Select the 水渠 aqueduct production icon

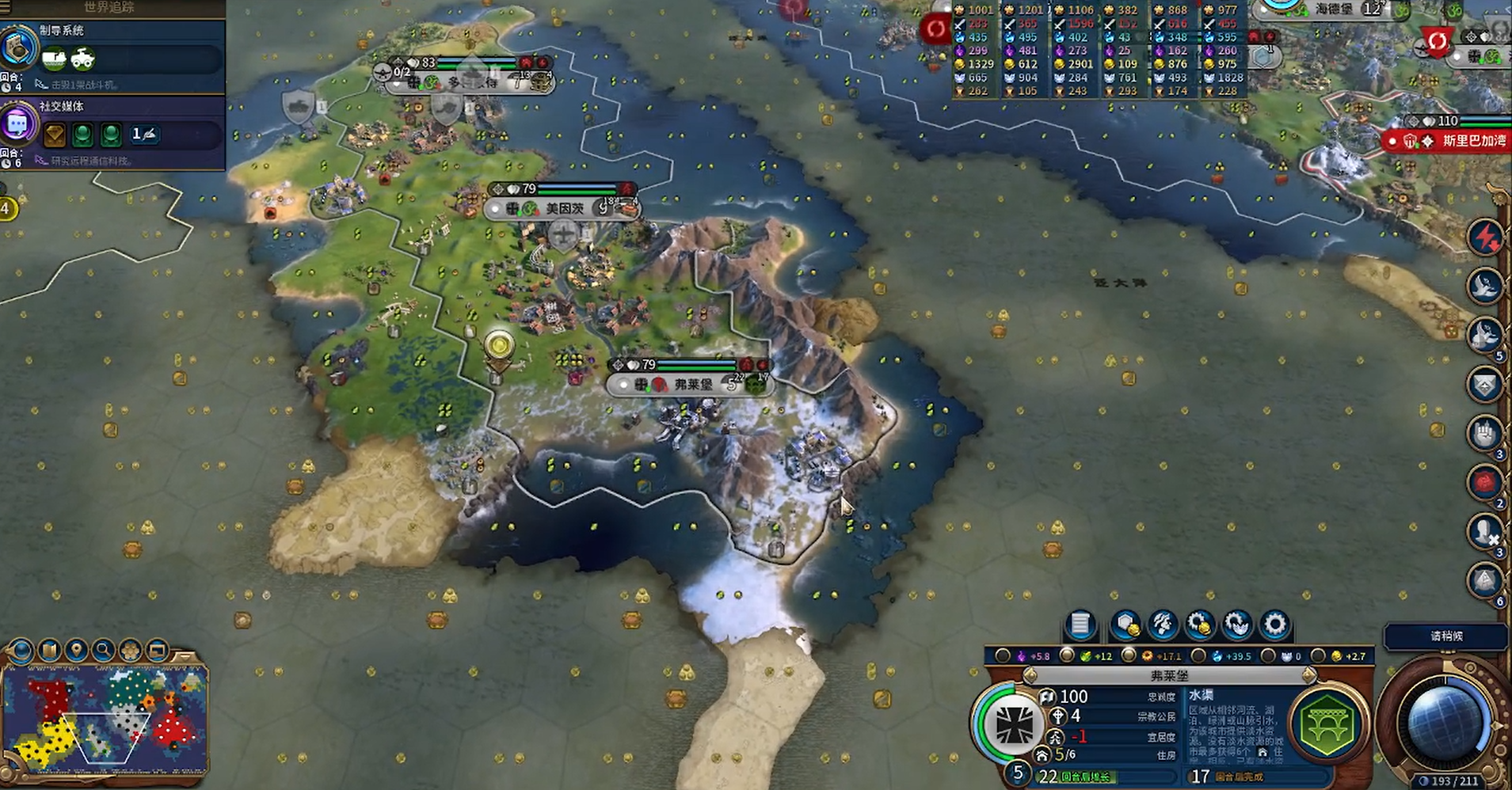pos(1328,724)
